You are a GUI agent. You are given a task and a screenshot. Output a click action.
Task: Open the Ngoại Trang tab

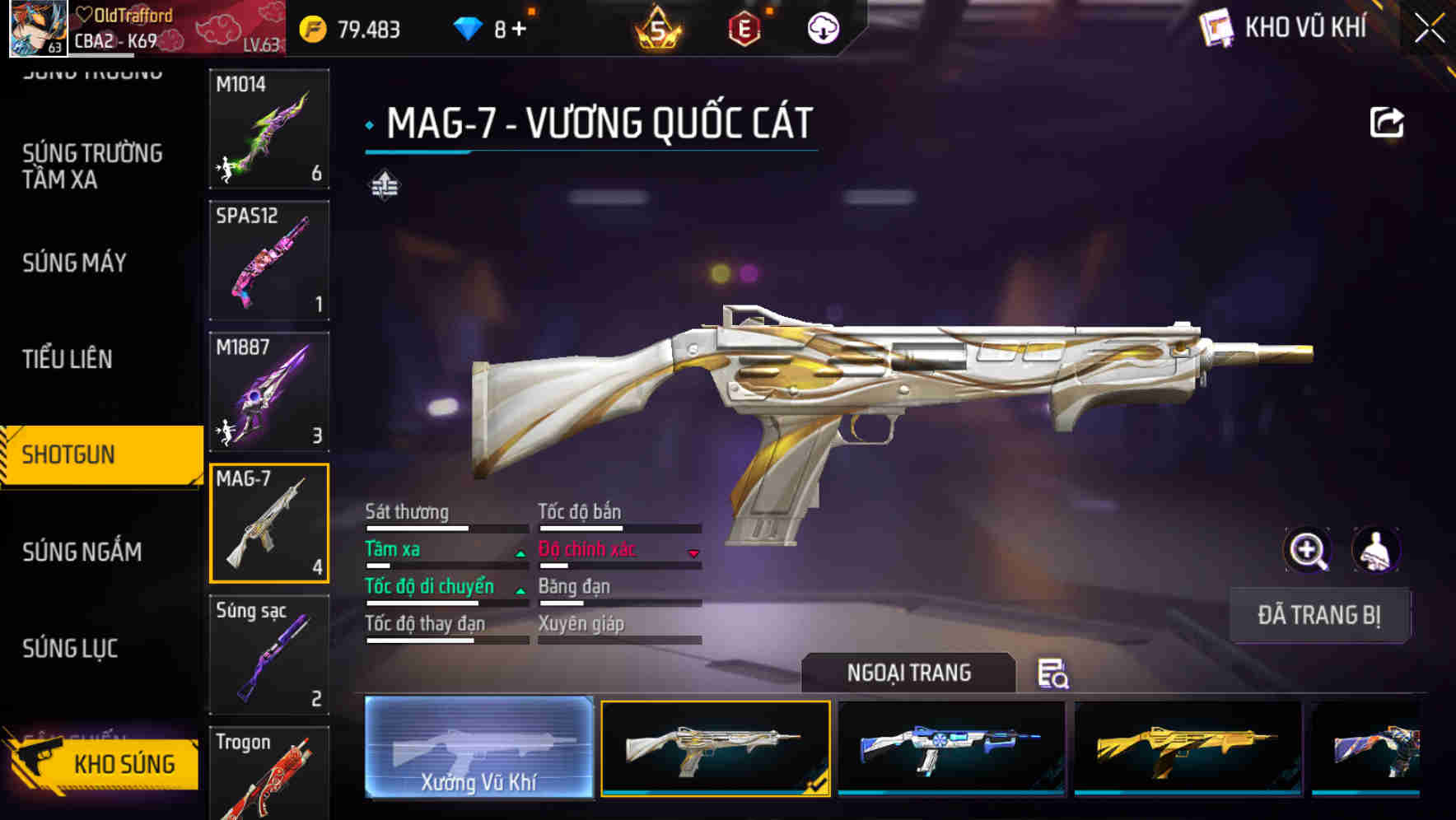coord(908,673)
